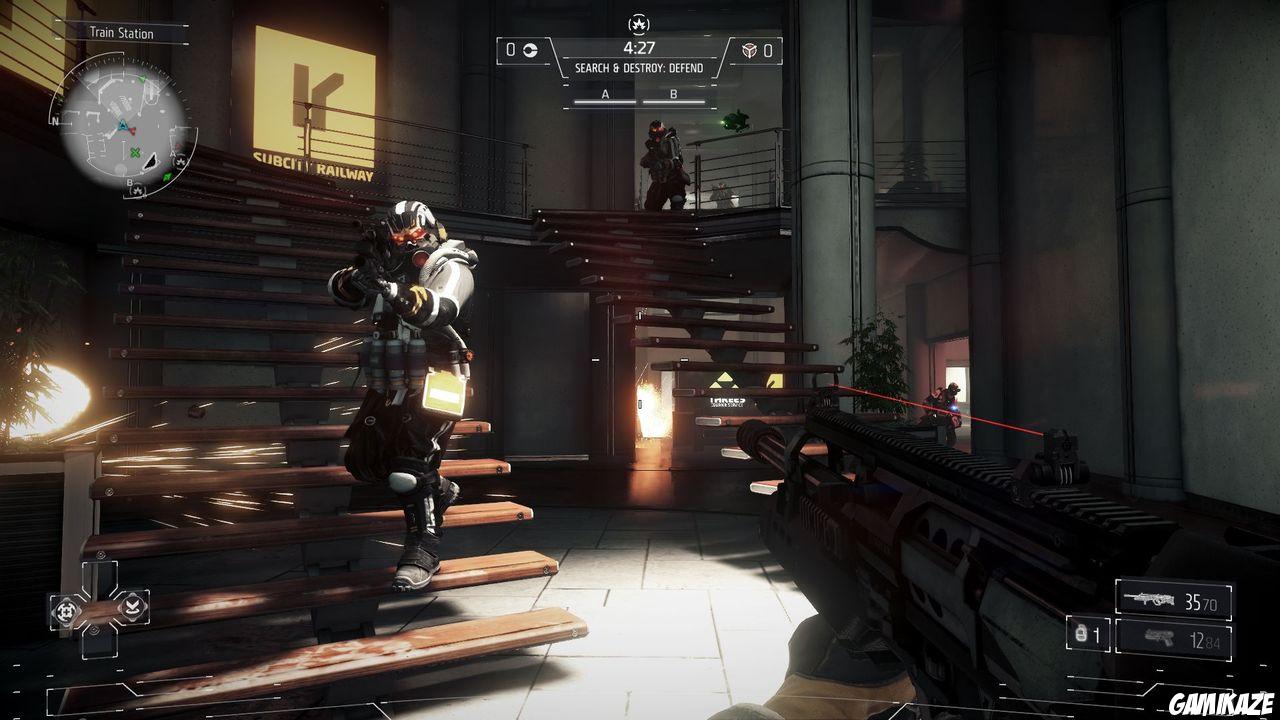Select the star emblem above the match timer
This screenshot has width=1280, height=720.
[x=640, y=24]
